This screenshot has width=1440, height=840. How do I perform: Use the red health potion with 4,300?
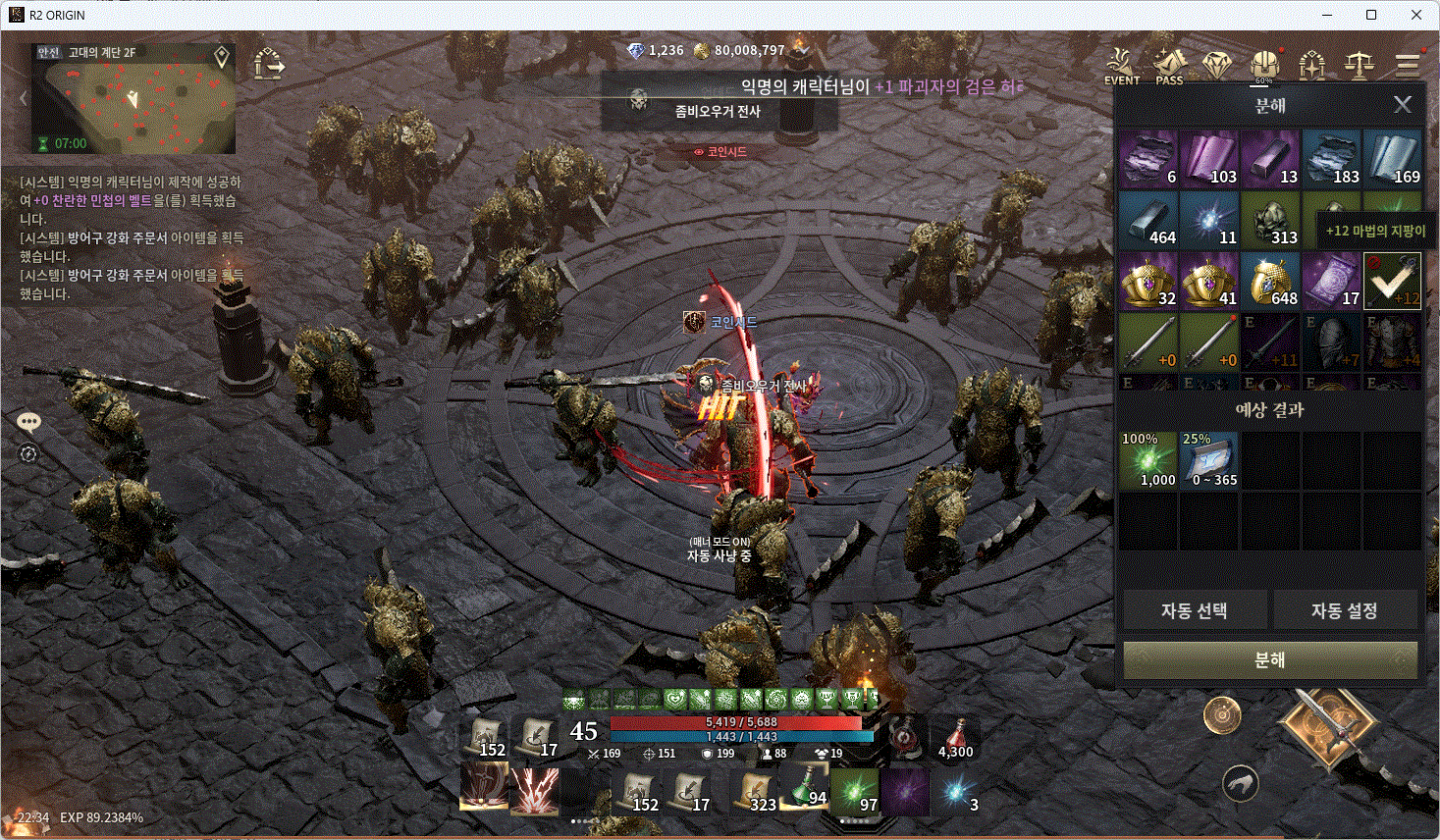coord(955,738)
